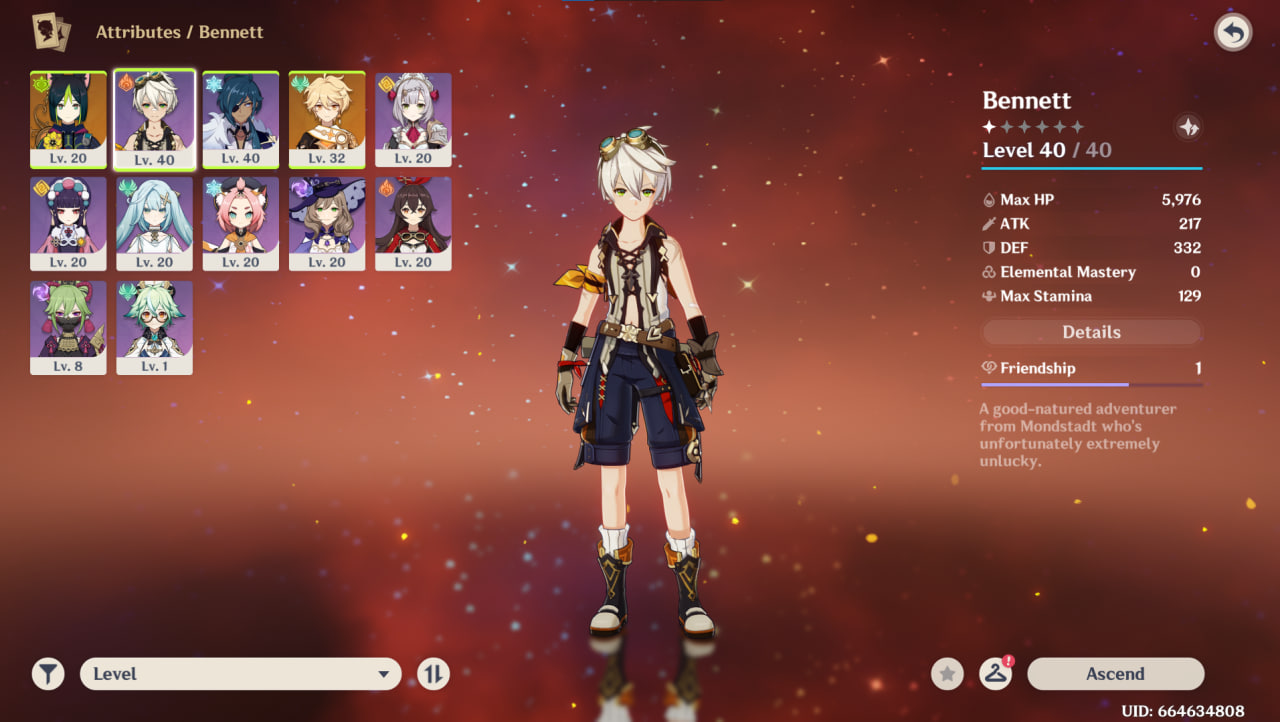Select pink-haired Diona's portrait
Image resolution: width=1280 pixels, height=722 pixels.
point(241,223)
